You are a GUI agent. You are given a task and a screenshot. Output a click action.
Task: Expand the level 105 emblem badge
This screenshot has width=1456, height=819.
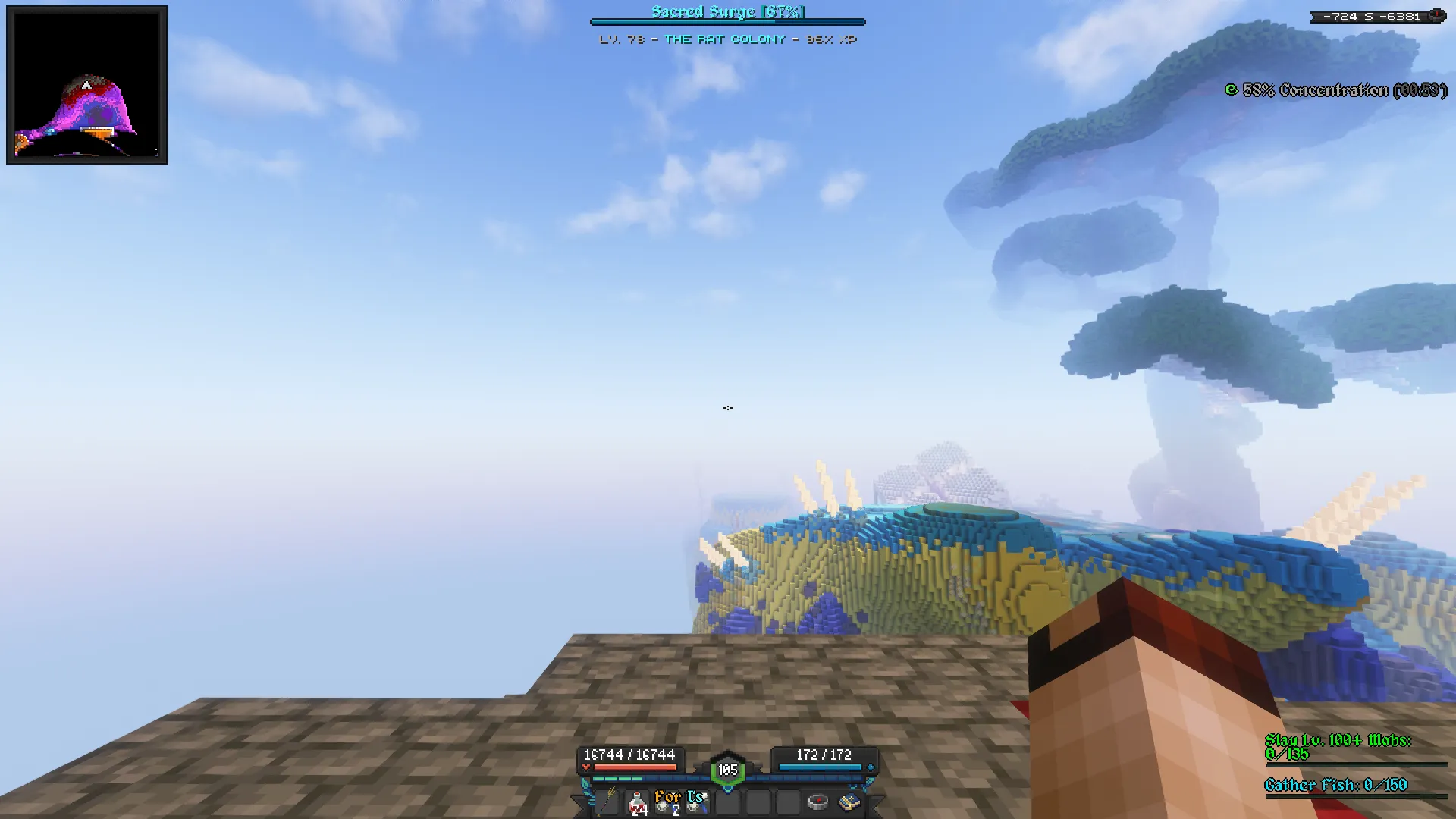pos(727,769)
